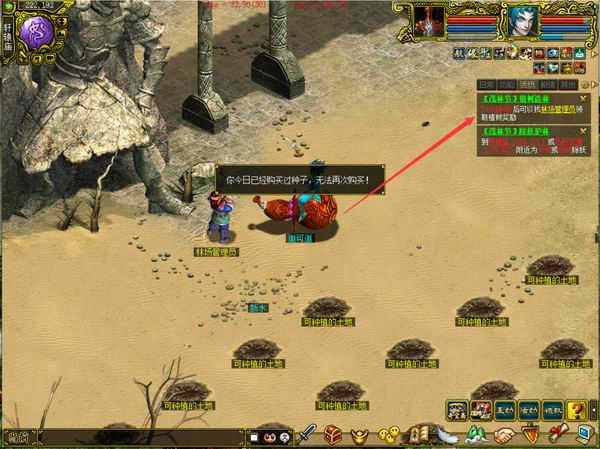Switch to the 其他 quest tab
This screenshot has height=449, width=600.
(x=567, y=85)
